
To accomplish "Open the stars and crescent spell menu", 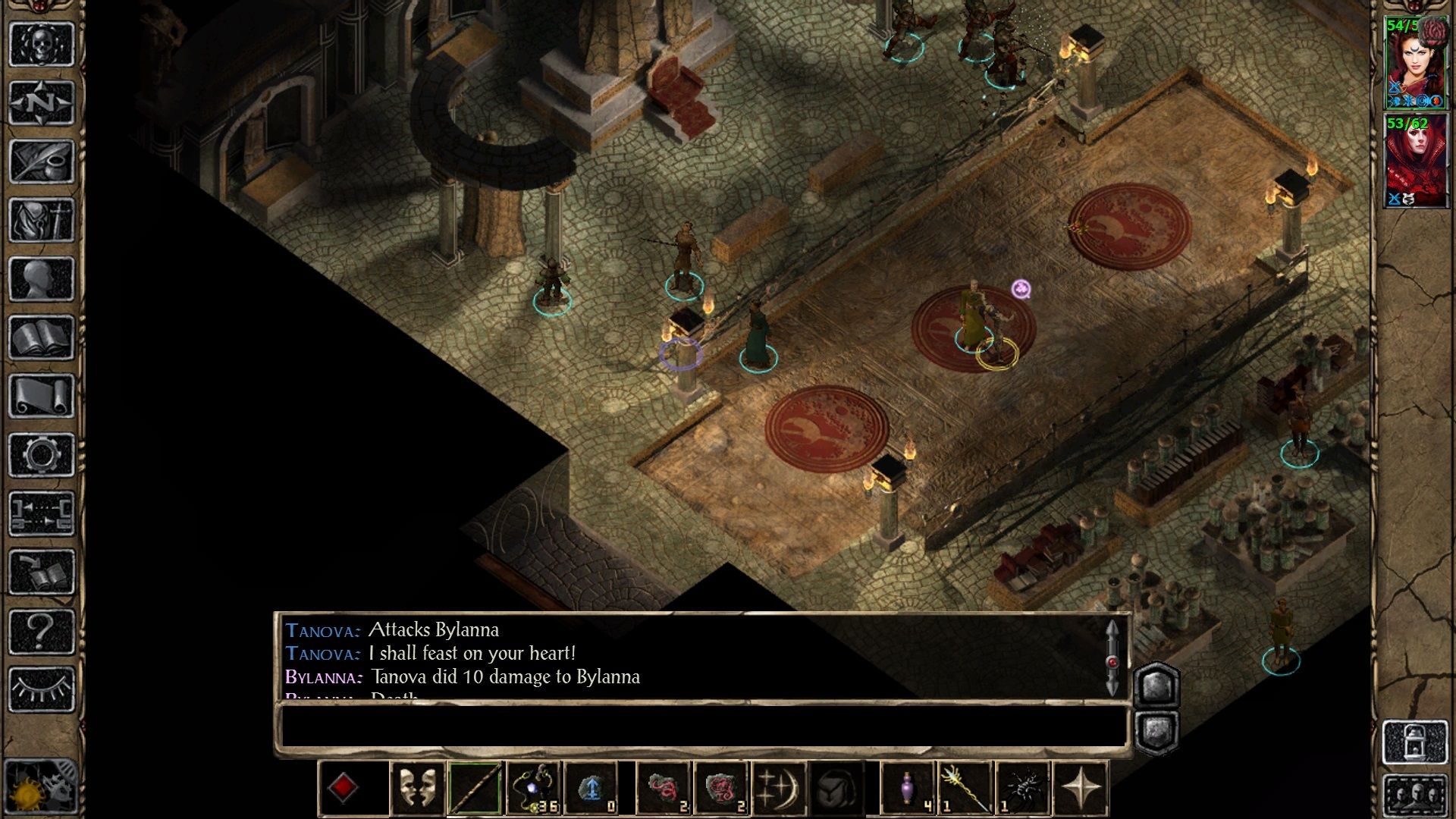I will click(x=779, y=788).
